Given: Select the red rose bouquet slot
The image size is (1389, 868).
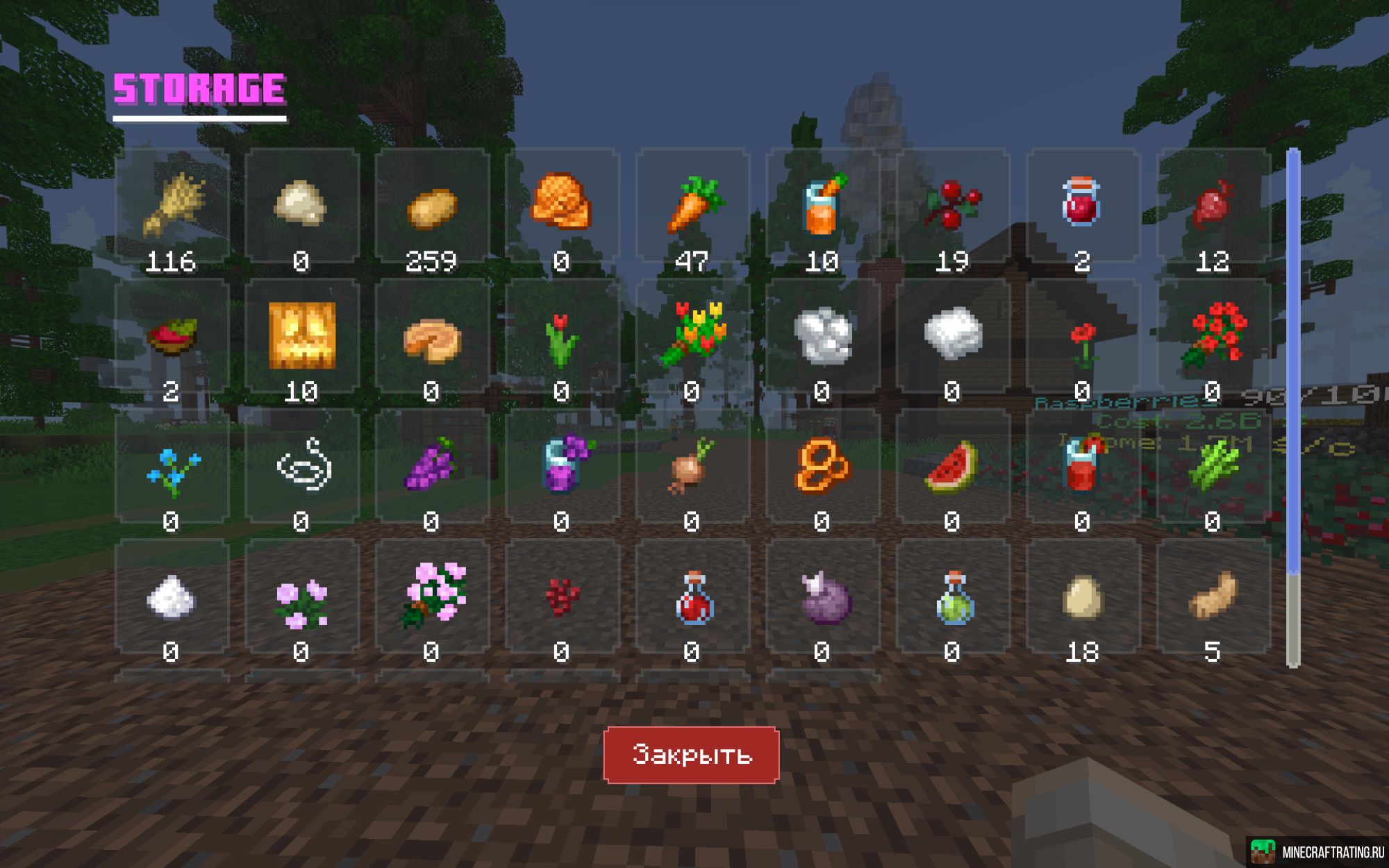Looking at the screenshot, I should click(x=1213, y=336).
